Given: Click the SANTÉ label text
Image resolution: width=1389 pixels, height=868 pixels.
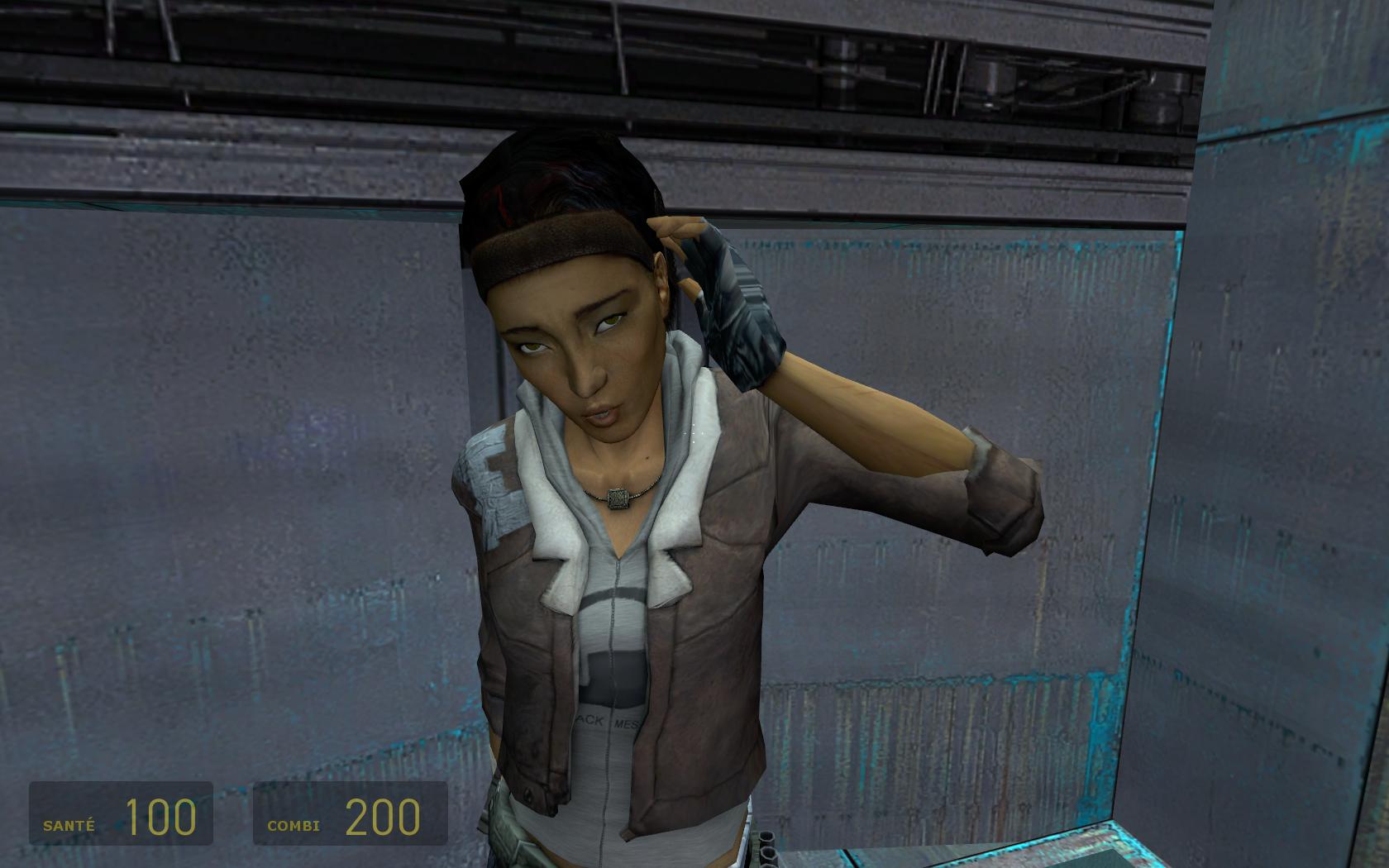Looking at the screenshot, I should (68, 823).
